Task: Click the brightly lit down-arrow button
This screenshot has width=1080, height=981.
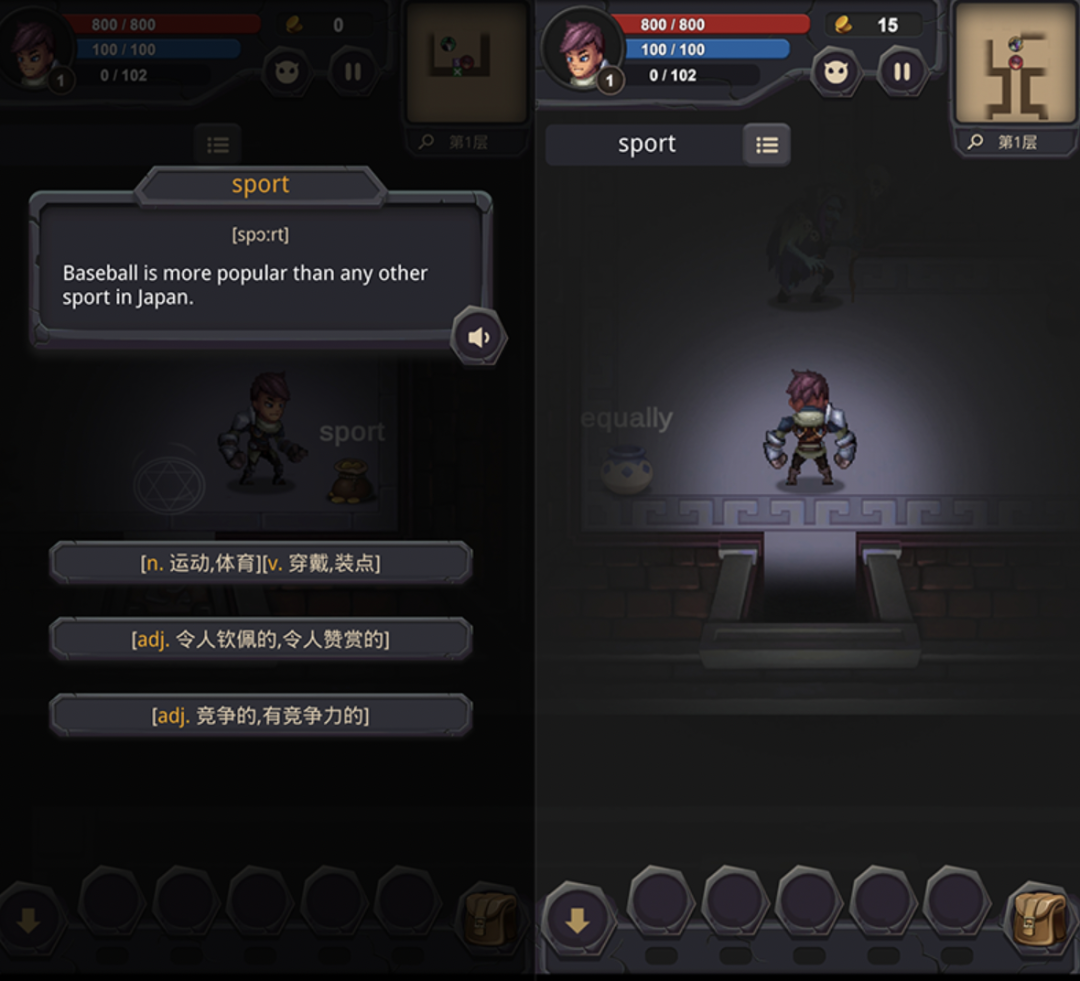Action: [x=578, y=920]
